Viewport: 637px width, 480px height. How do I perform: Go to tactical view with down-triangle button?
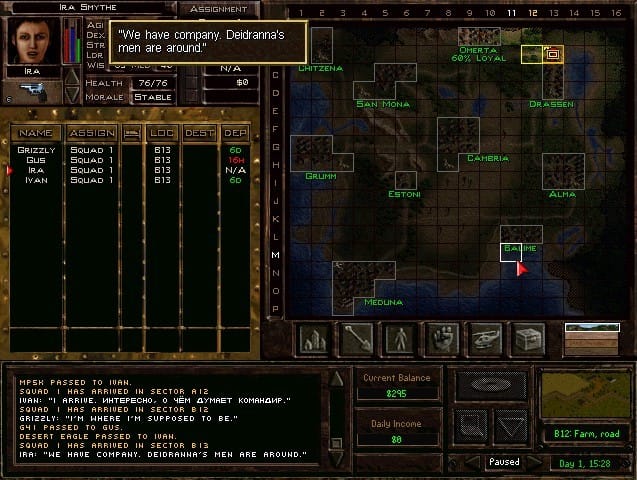click(512, 427)
